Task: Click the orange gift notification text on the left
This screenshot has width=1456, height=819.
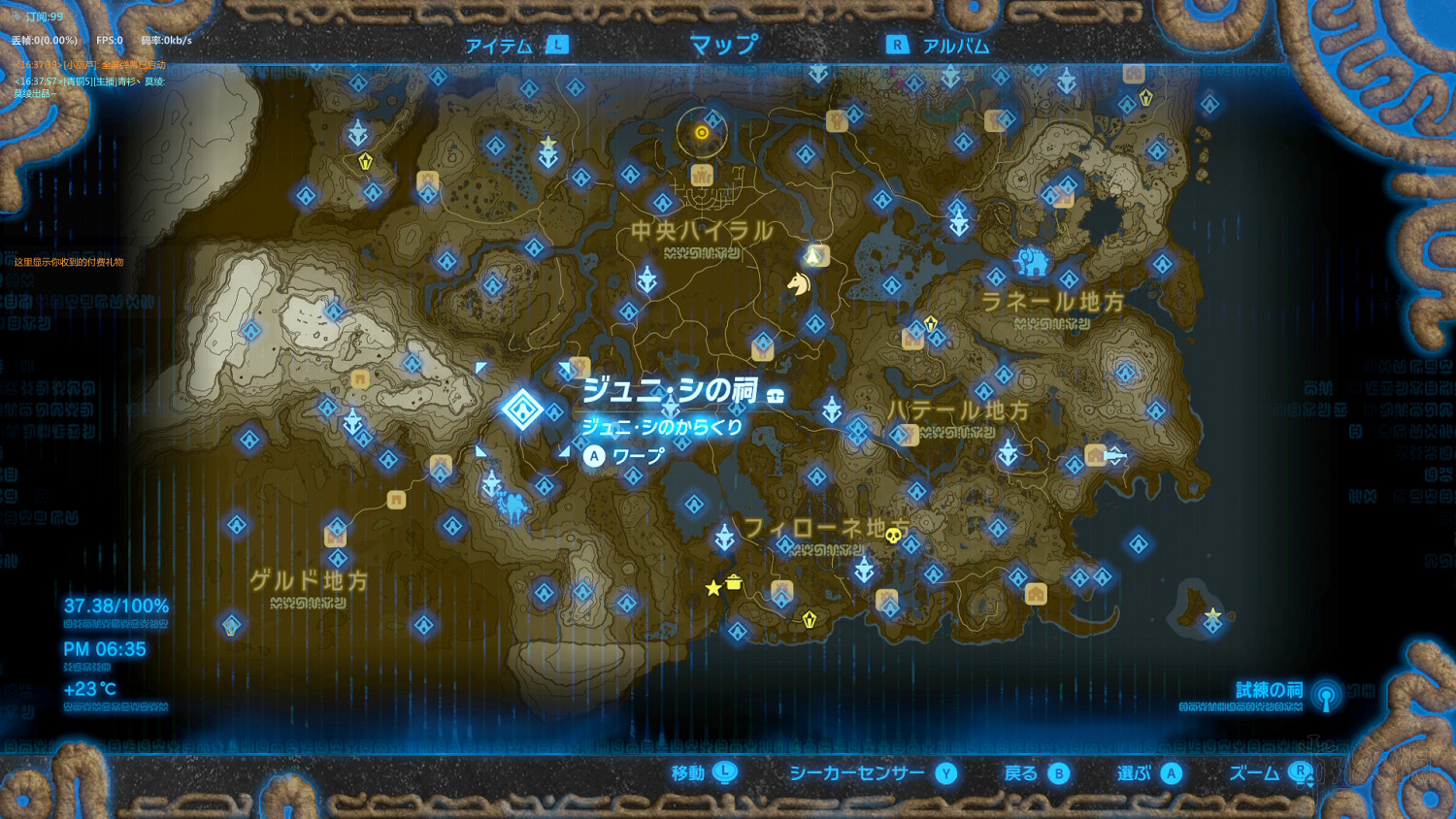Action: tap(66, 260)
